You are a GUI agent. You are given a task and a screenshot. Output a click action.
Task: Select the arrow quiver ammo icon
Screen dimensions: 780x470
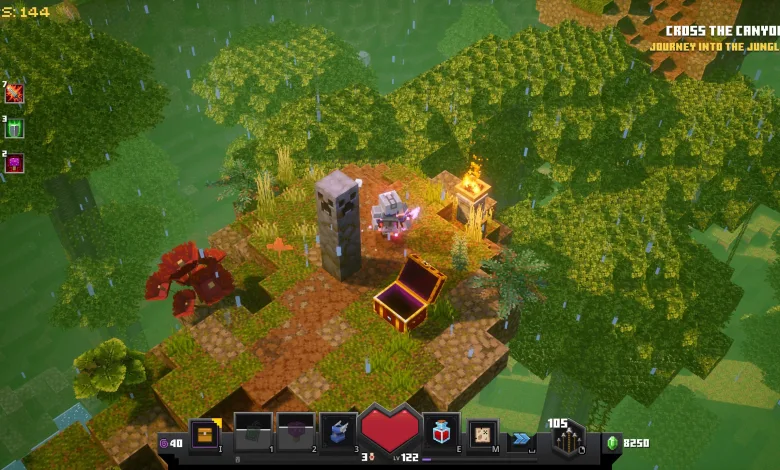[x=568, y=440]
